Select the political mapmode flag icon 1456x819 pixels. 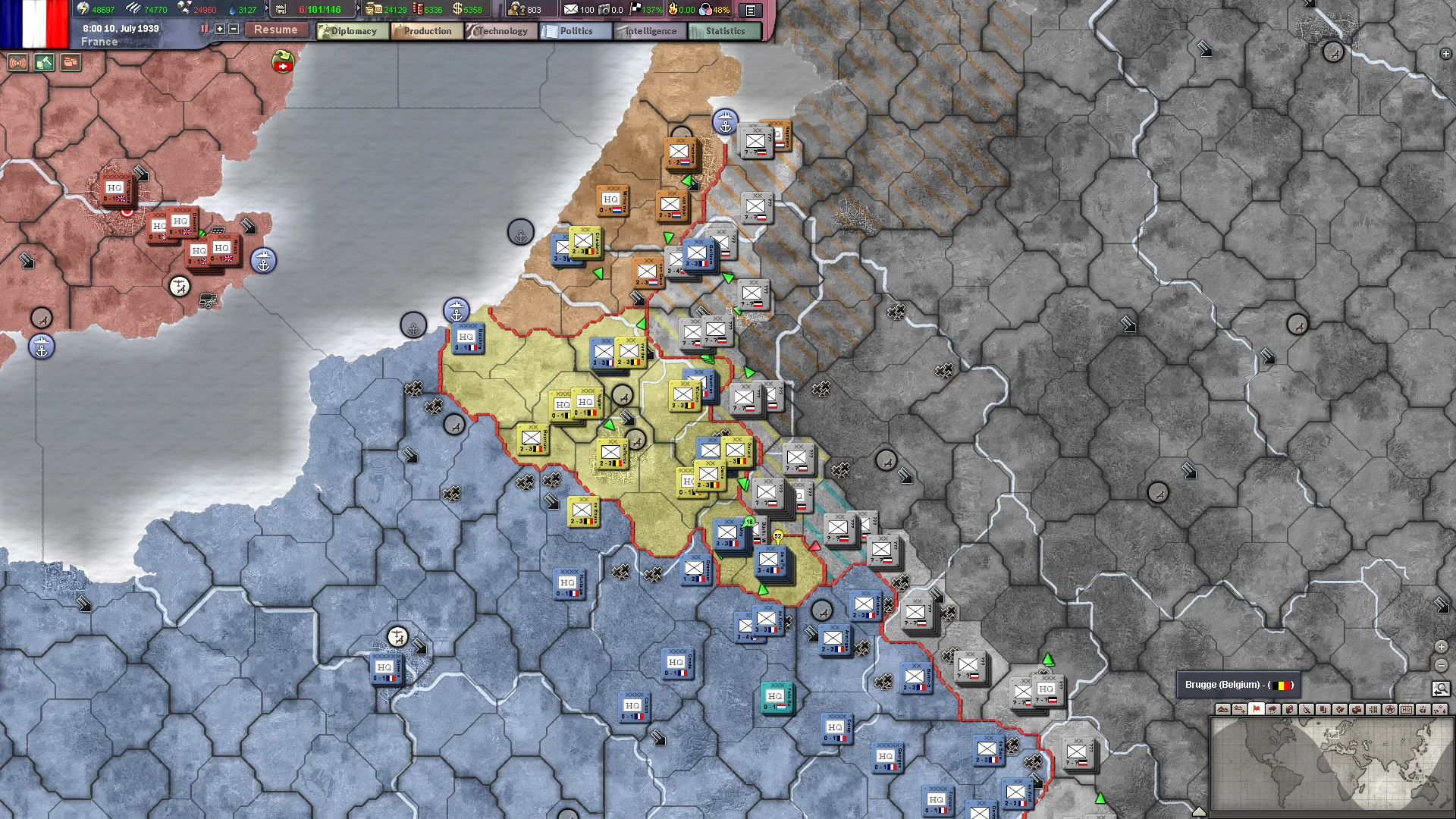pos(1257,710)
